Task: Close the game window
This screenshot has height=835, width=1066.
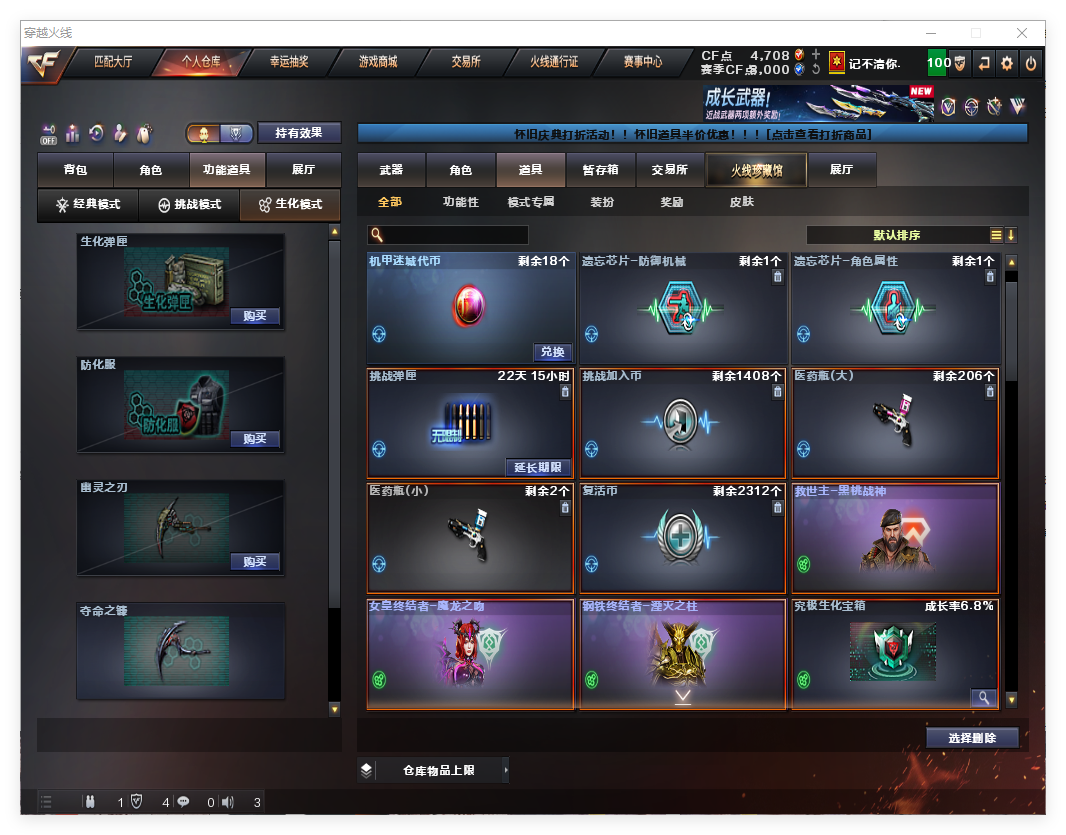Action: point(1022,33)
